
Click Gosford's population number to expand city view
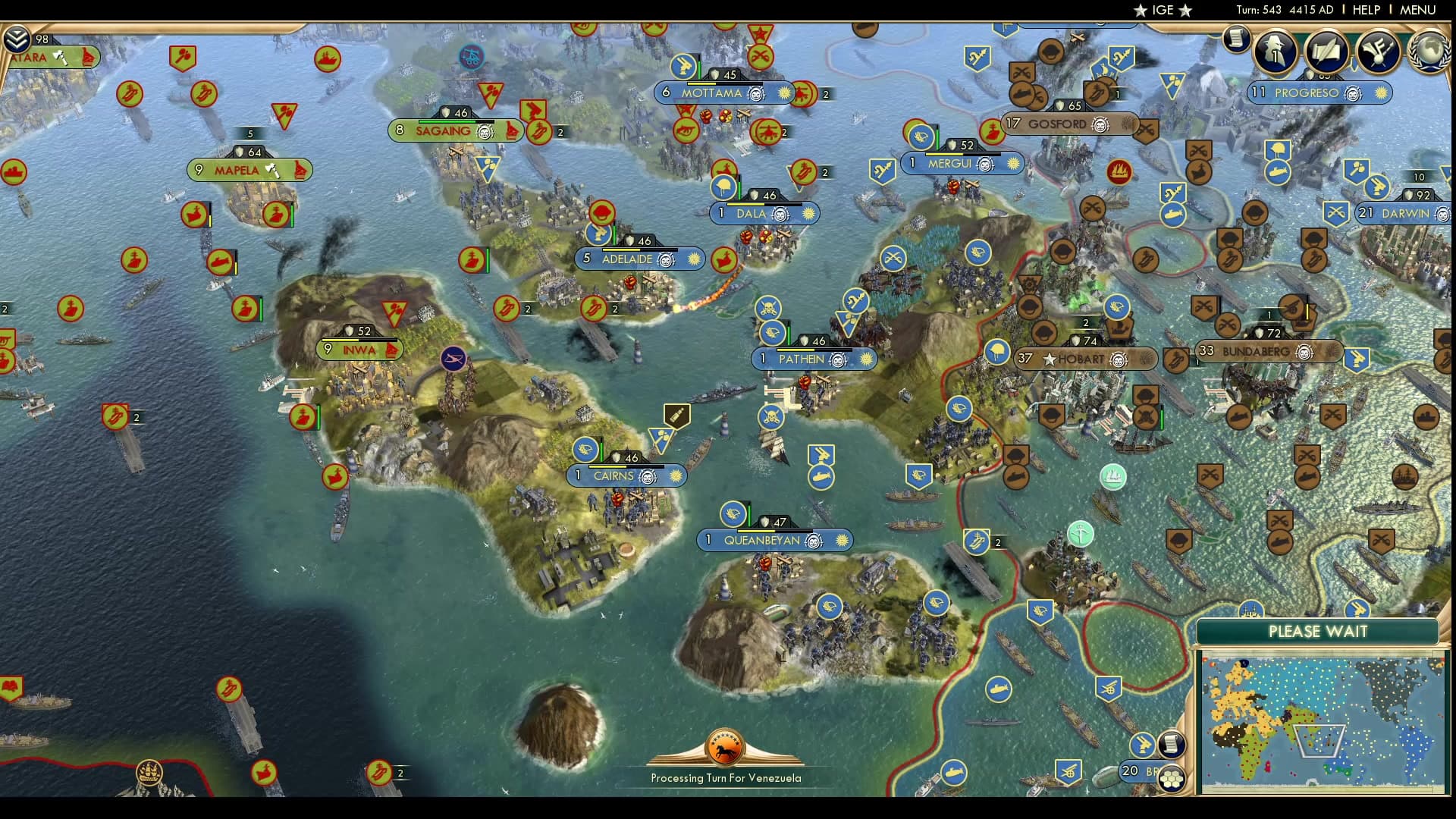pos(1012,124)
